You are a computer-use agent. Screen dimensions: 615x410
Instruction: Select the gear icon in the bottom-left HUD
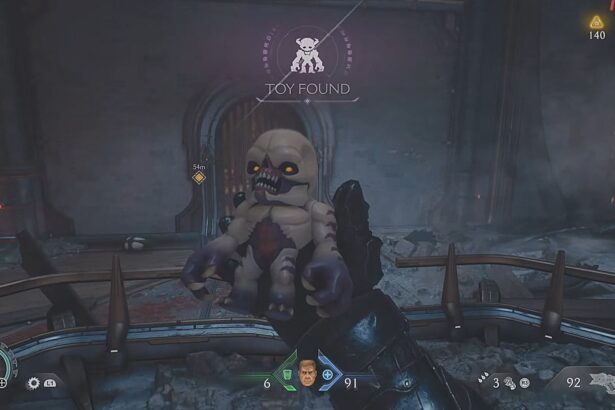pos(33,382)
